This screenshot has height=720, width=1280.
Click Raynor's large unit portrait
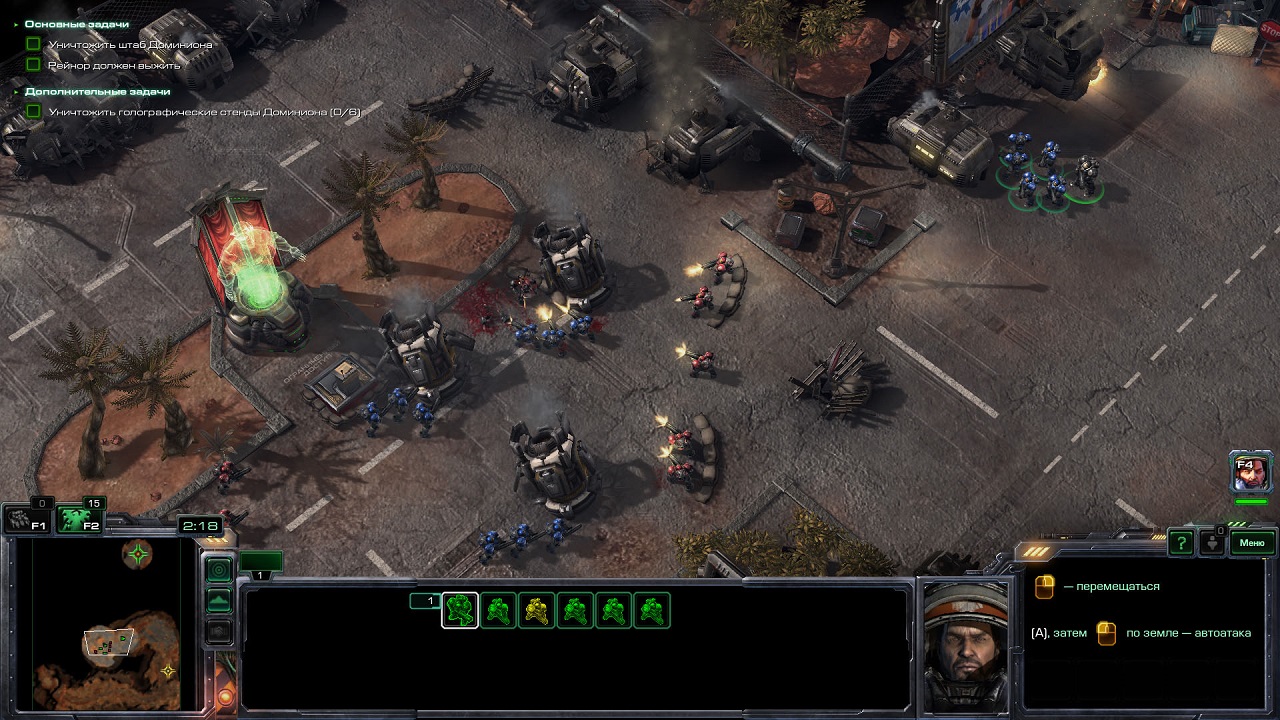point(965,645)
